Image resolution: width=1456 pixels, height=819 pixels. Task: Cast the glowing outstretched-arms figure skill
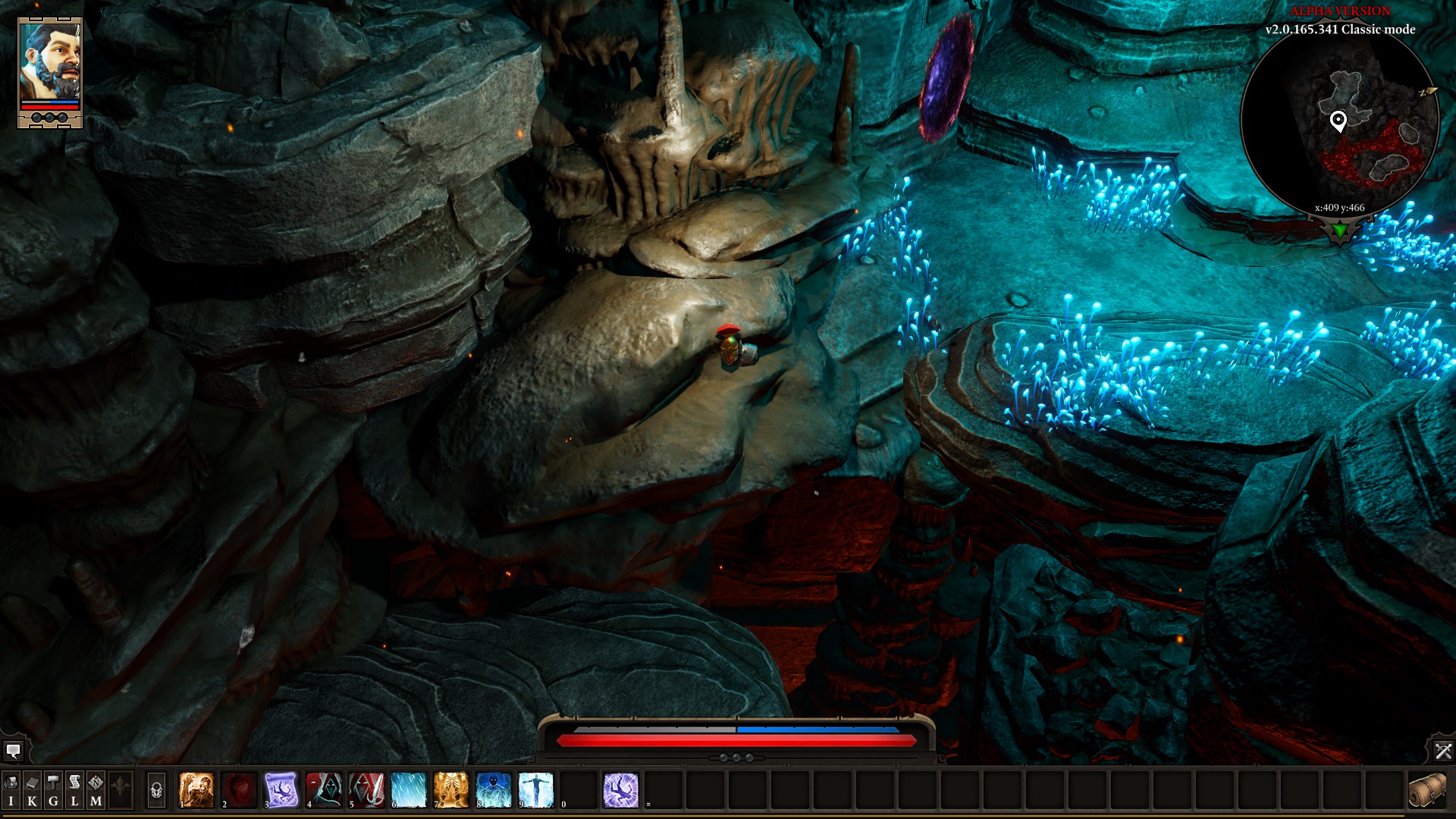pyautogui.click(x=536, y=789)
